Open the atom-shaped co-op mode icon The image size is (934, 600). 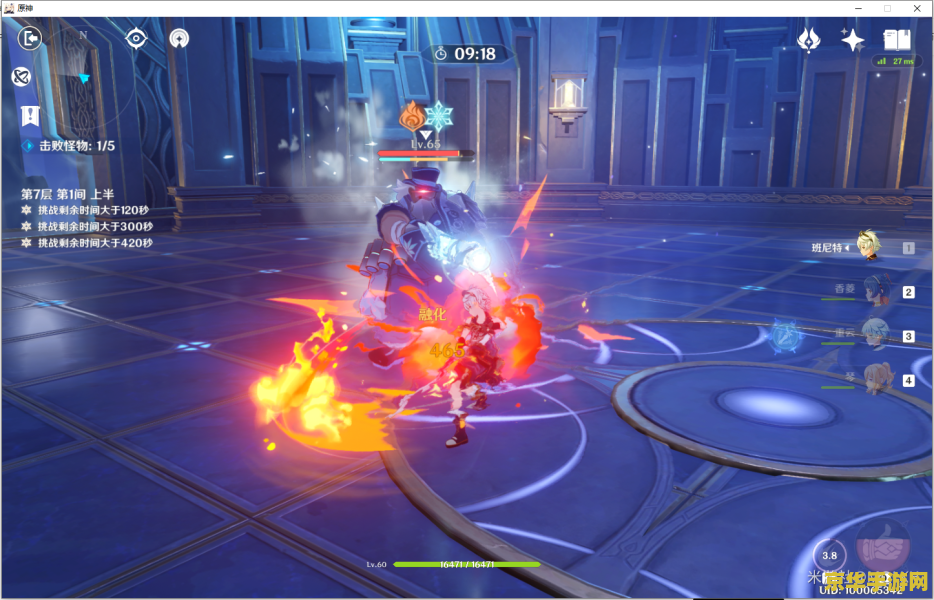pos(179,38)
